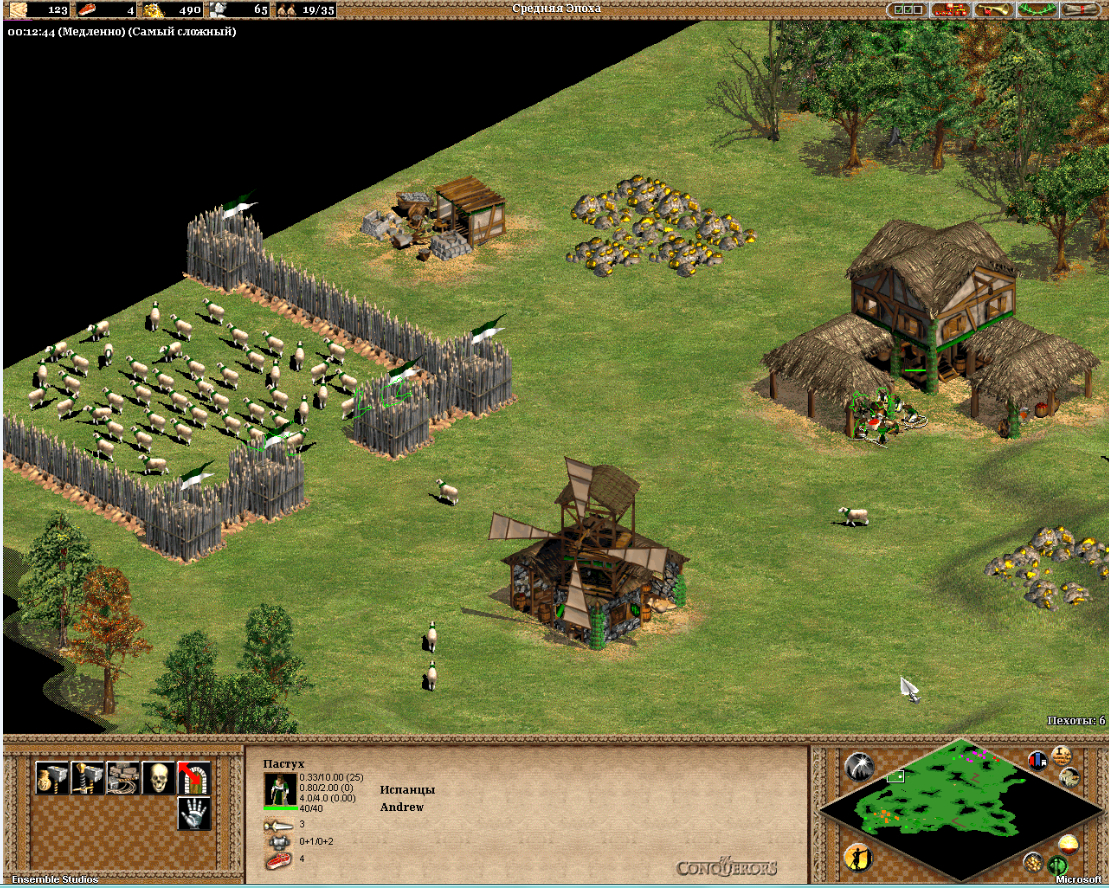The width and height of the screenshot is (1109, 888).
Task: Open the chat horn button in top bar
Action: (x=994, y=9)
